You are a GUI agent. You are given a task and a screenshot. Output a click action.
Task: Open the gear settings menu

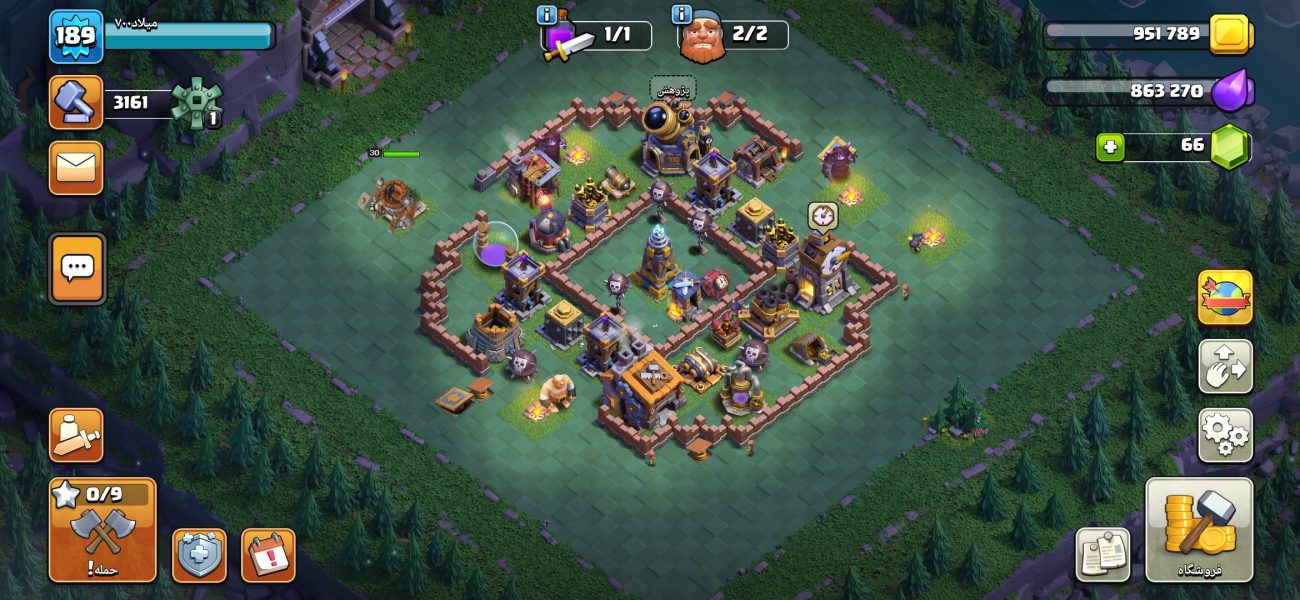(1225, 435)
